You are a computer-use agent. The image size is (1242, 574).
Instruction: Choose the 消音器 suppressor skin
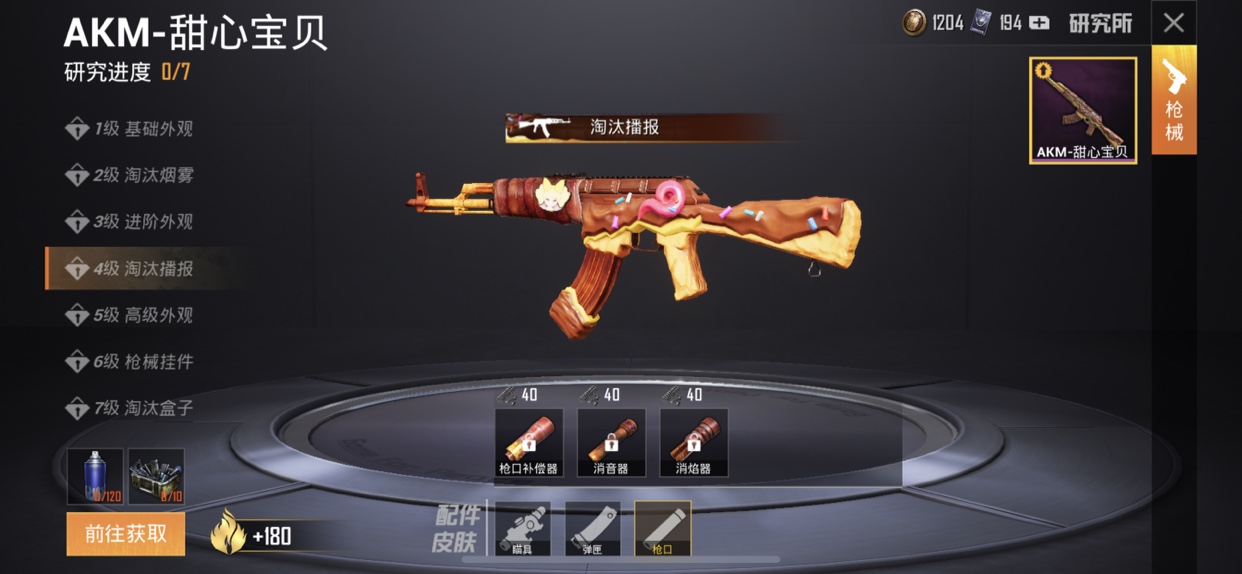tap(611, 443)
